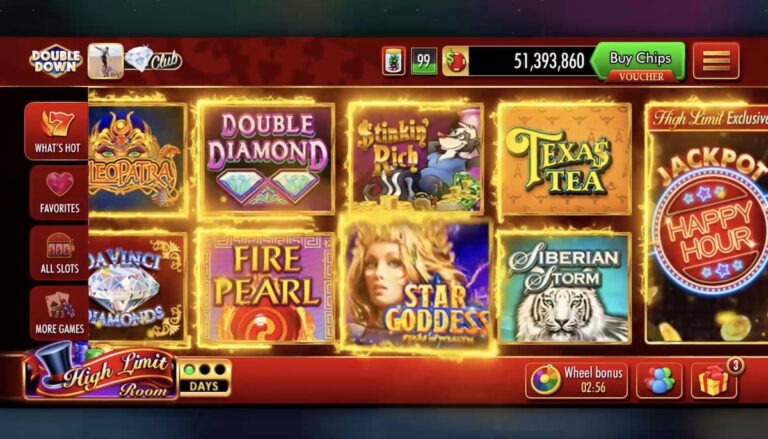The image size is (768, 439).
Task: Claim the Wheel bonus
Action: pyautogui.click(x=577, y=380)
